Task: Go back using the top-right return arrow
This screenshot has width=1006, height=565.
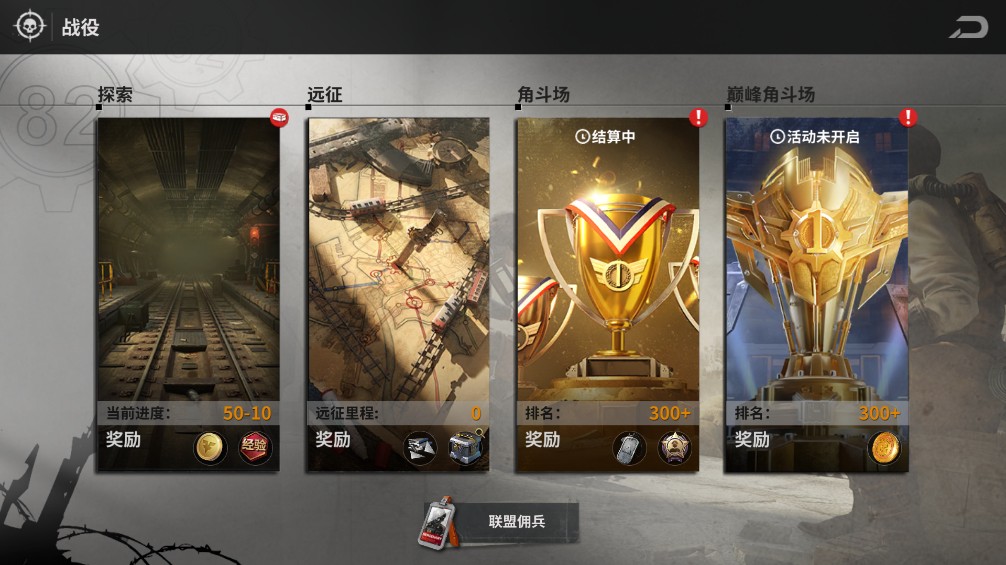Action: tap(968, 27)
